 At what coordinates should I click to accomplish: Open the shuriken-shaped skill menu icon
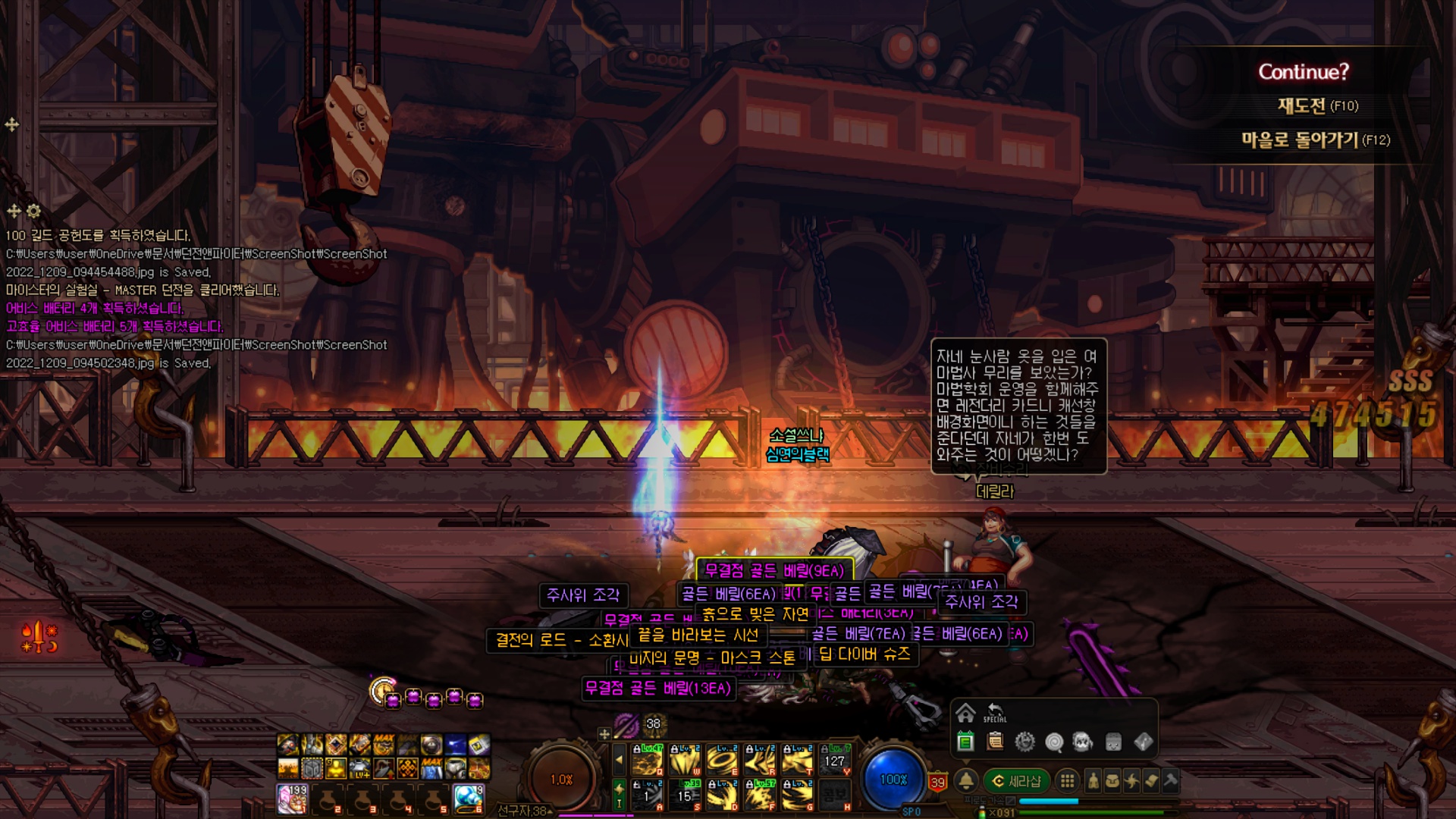pos(1132,780)
